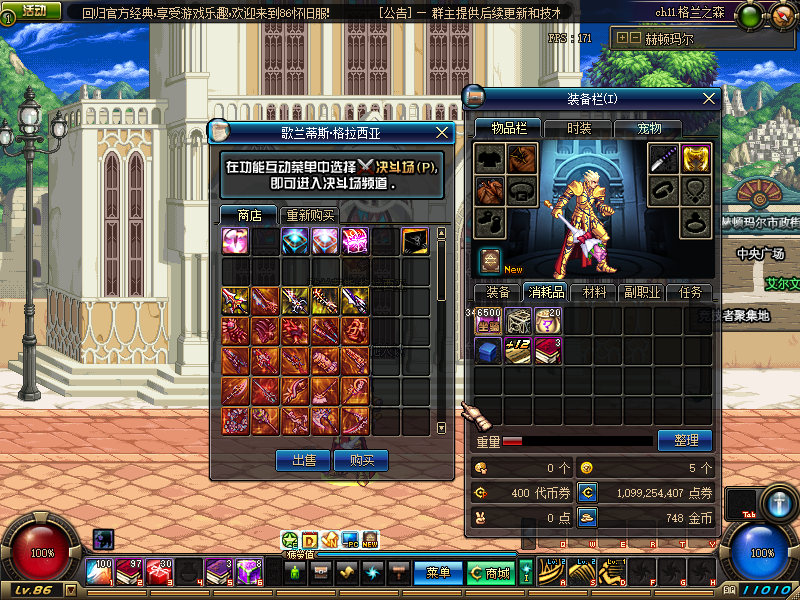This screenshot has width=800, height=600.
Task: Switch to the 重新购买 buyback tab
Action: [x=310, y=215]
